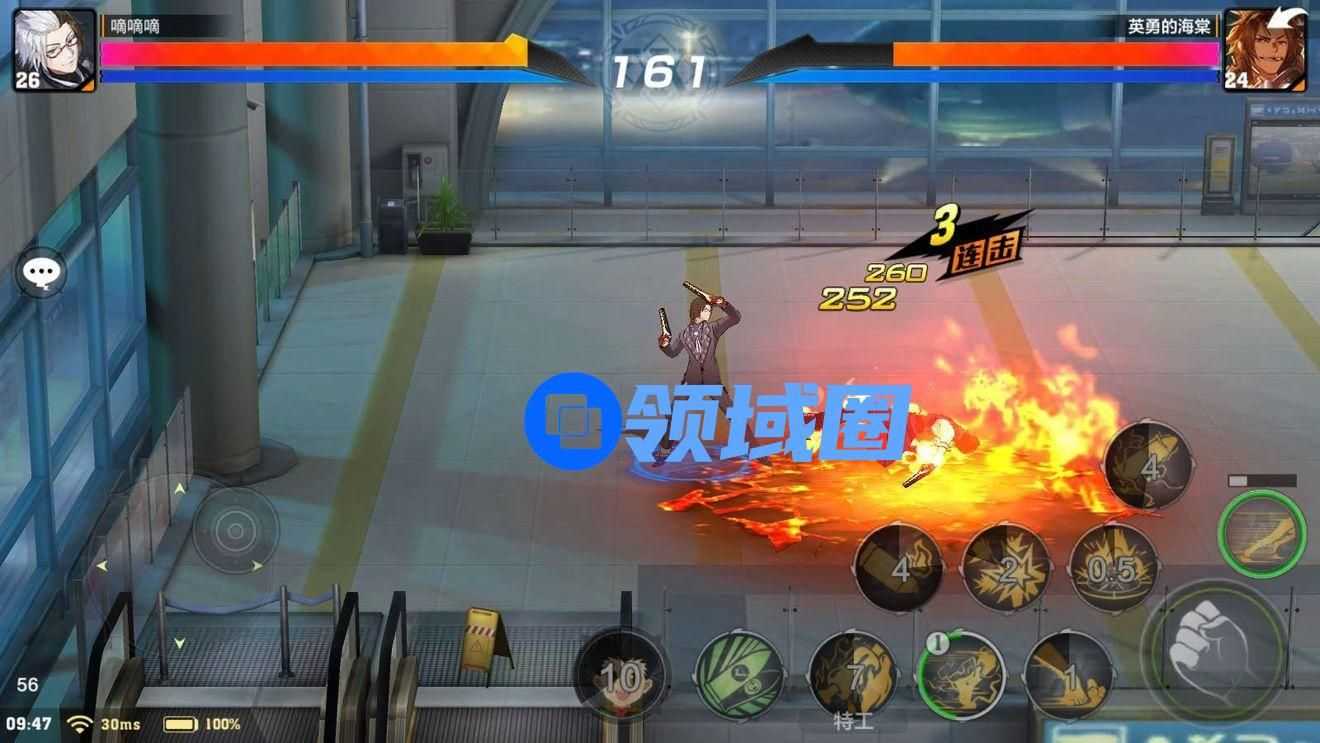Trigger the skill with 0.5 cooldown
The image size is (1320, 743).
1113,569
